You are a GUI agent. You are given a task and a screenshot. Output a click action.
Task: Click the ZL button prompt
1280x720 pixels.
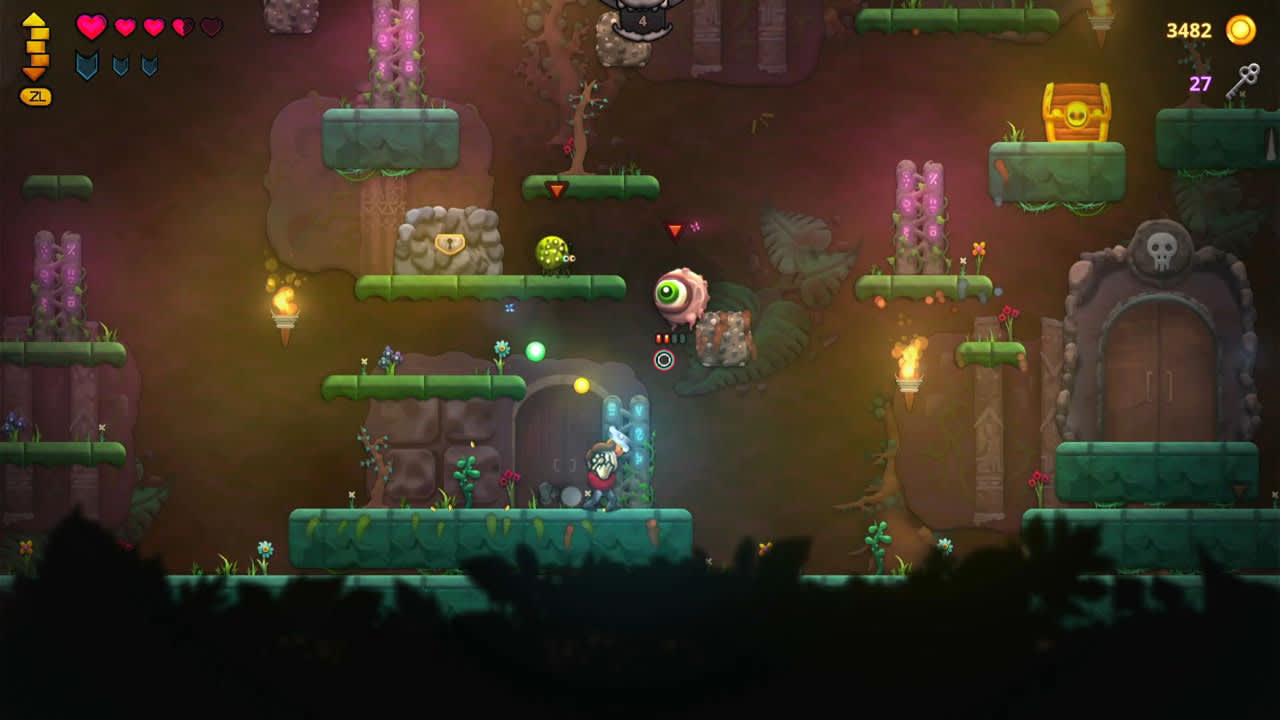click(x=36, y=95)
